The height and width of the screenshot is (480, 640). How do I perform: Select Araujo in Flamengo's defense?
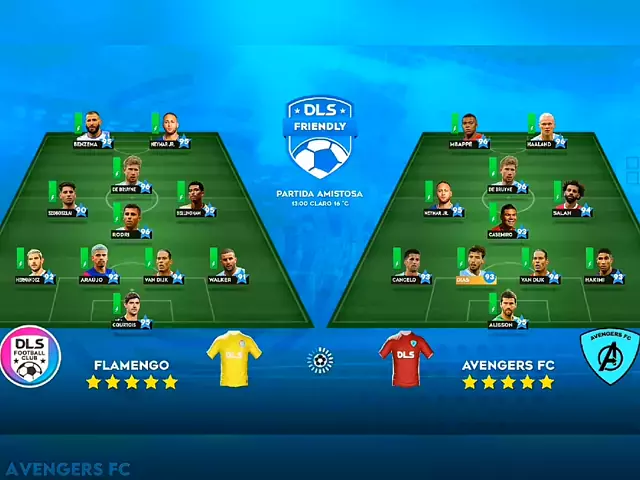click(100, 265)
